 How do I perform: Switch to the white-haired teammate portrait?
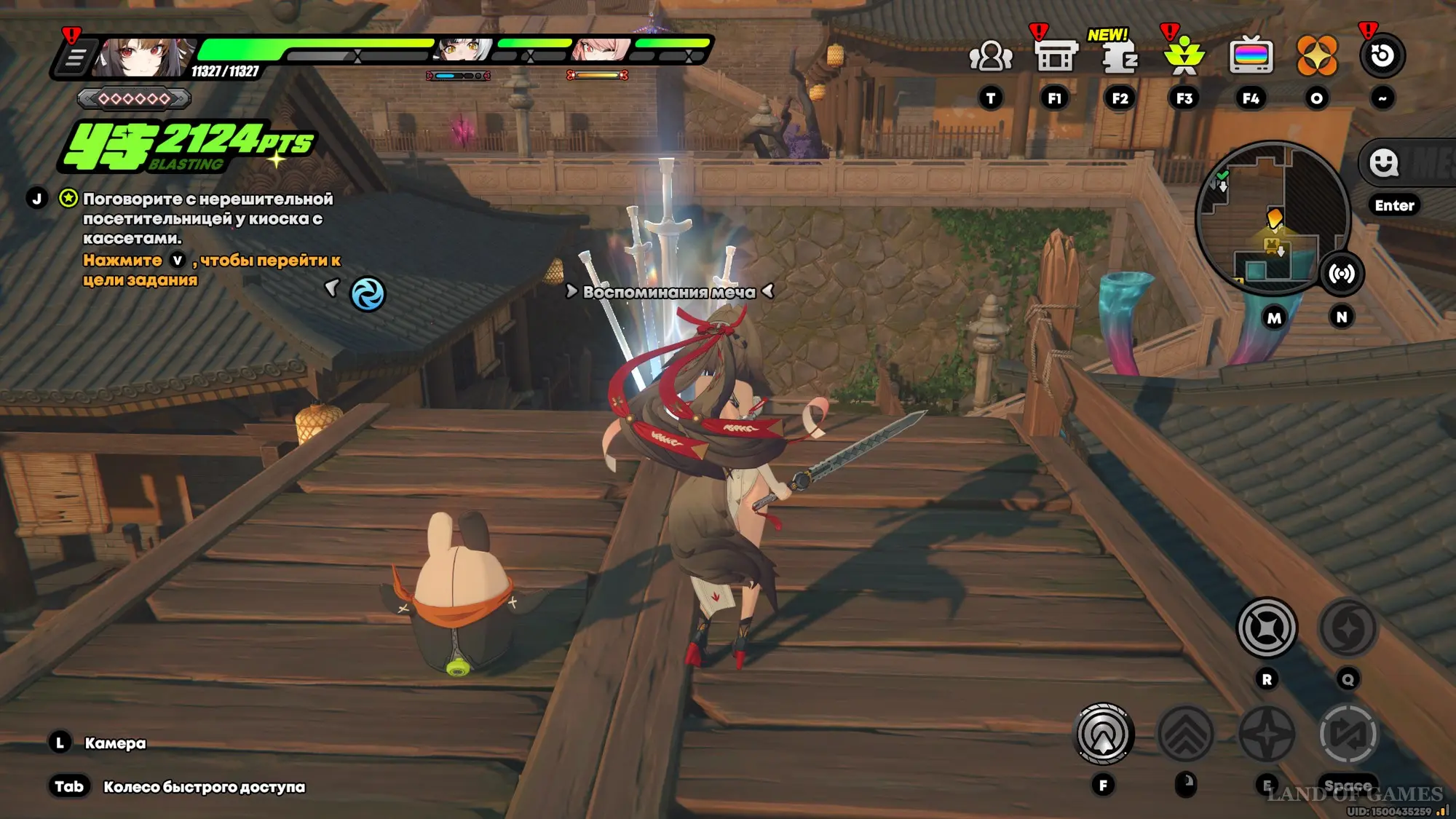[464, 51]
